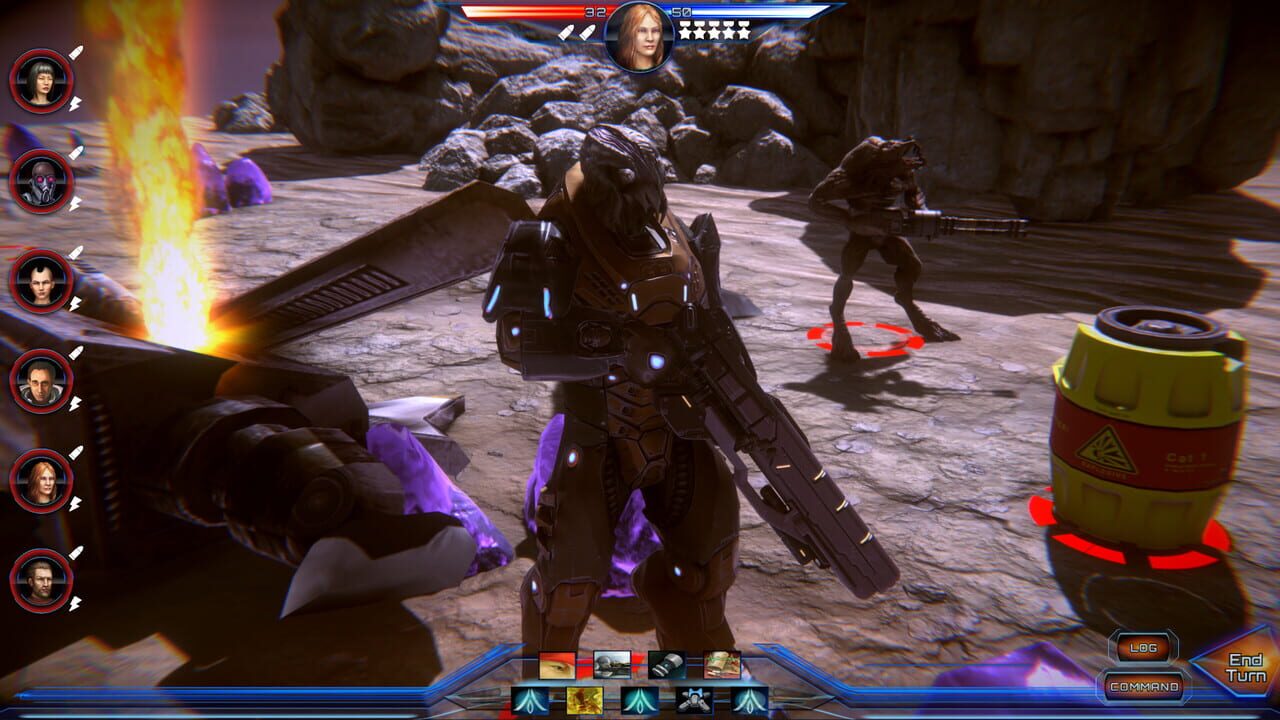Select the middle alien emblem skill icon
Viewport: 1280px width, 720px height.
click(638, 698)
